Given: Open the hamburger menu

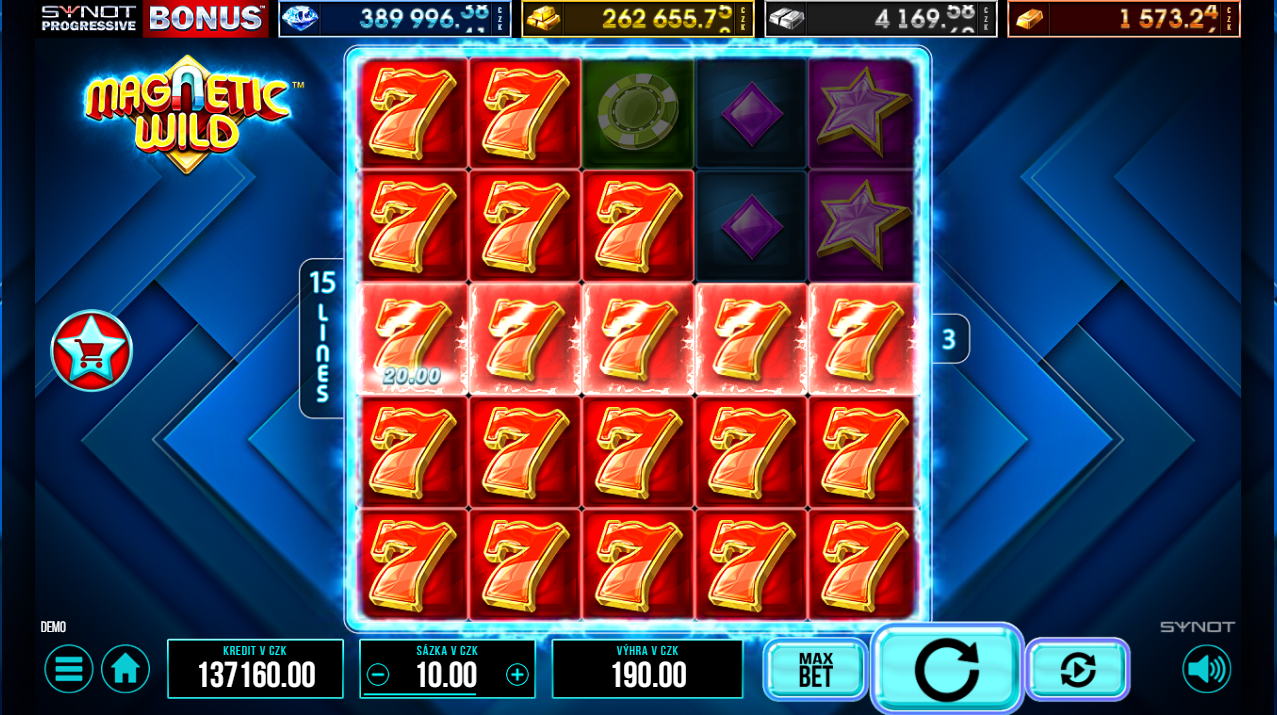Looking at the screenshot, I should point(69,669).
